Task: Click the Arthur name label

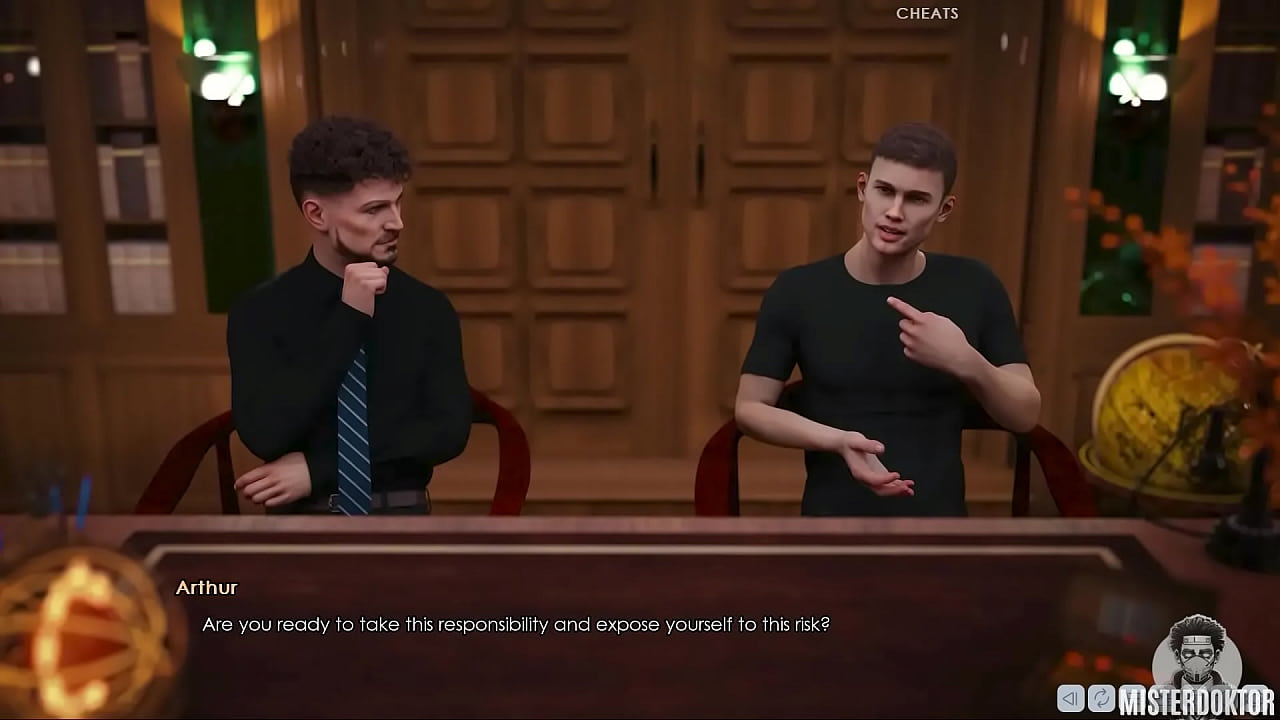Action: click(x=207, y=588)
